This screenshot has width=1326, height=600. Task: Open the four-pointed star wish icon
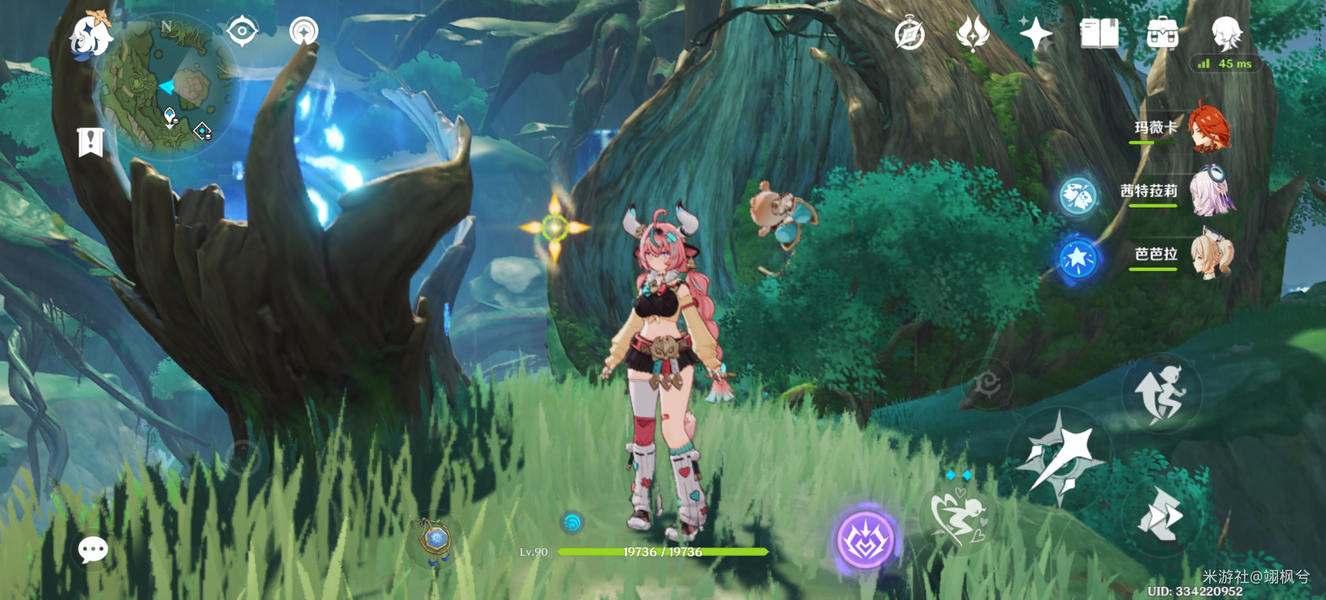pyautogui.click(x=1035, y=34)
